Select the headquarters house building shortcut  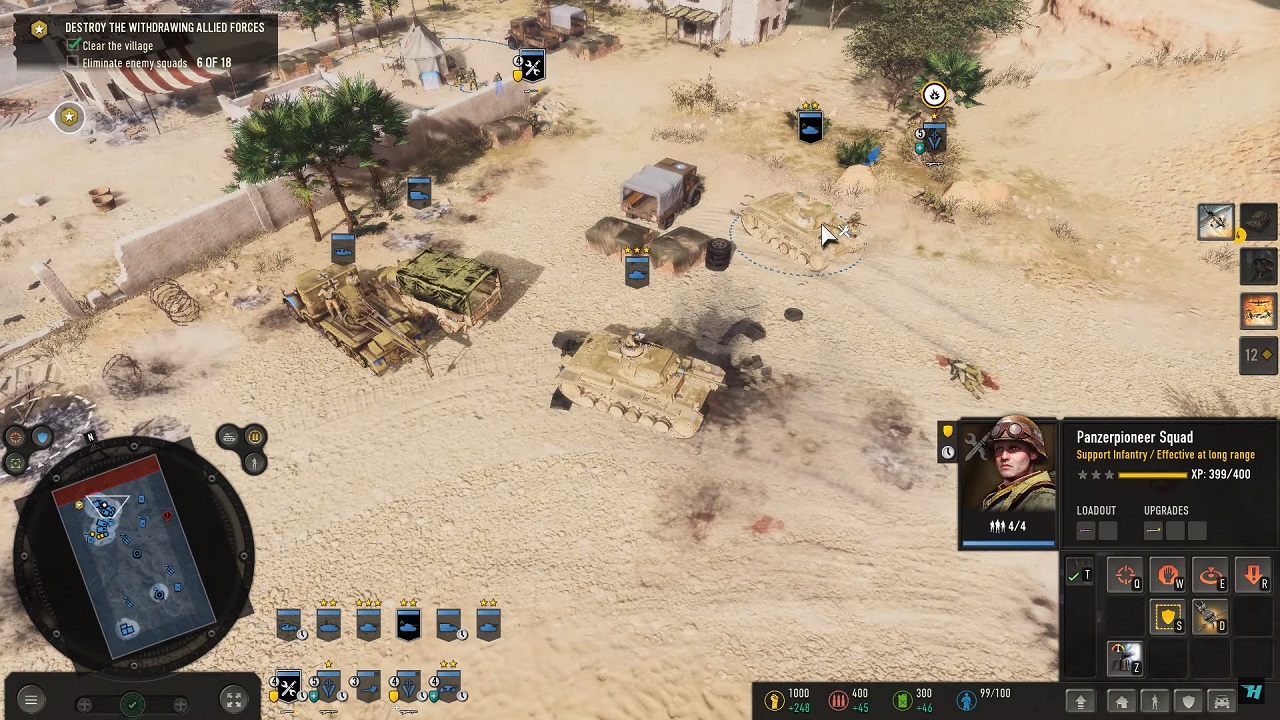click(1122, 702)
